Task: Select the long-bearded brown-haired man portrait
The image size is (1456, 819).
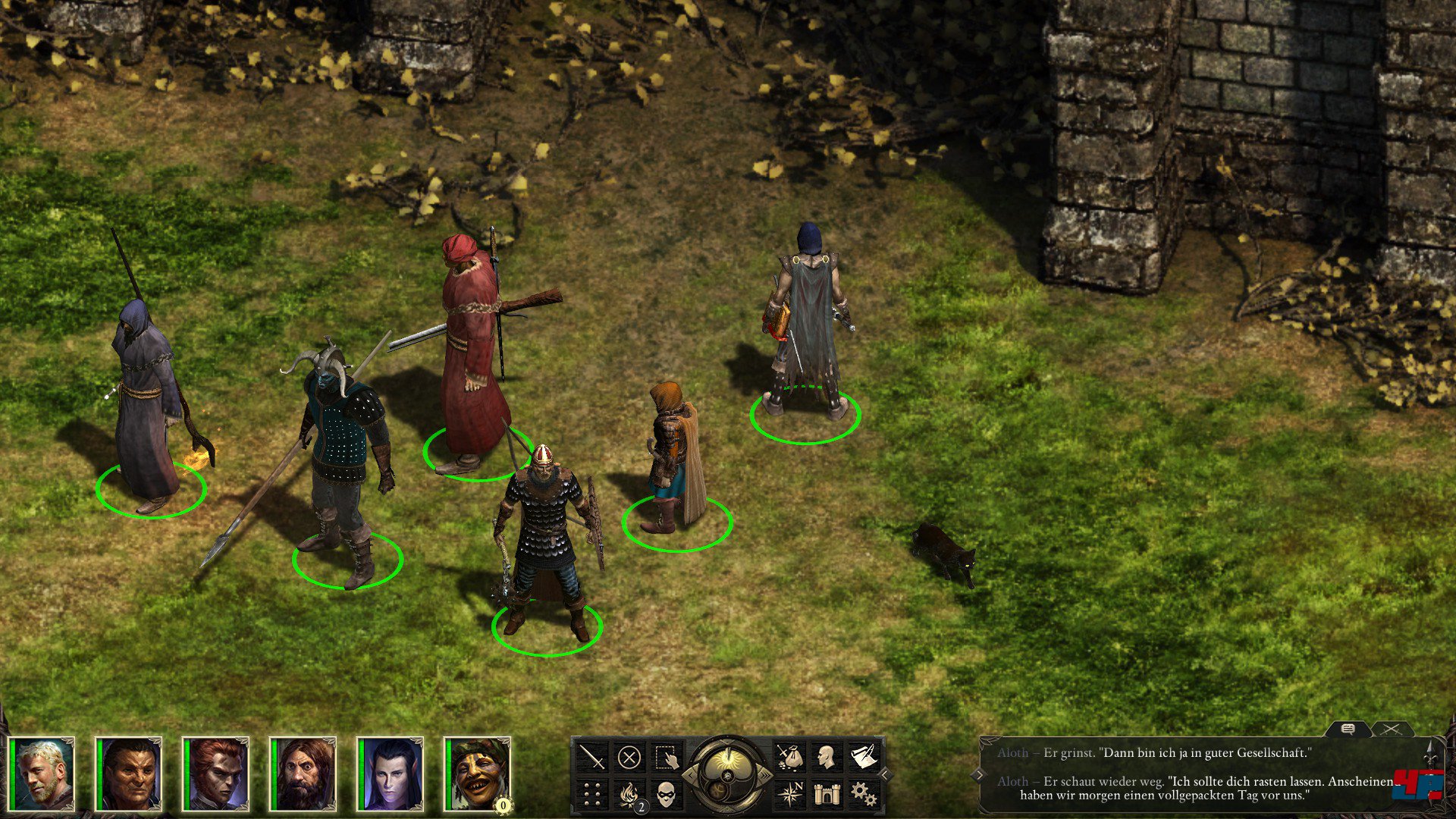Action: click(x=303, y=773)
